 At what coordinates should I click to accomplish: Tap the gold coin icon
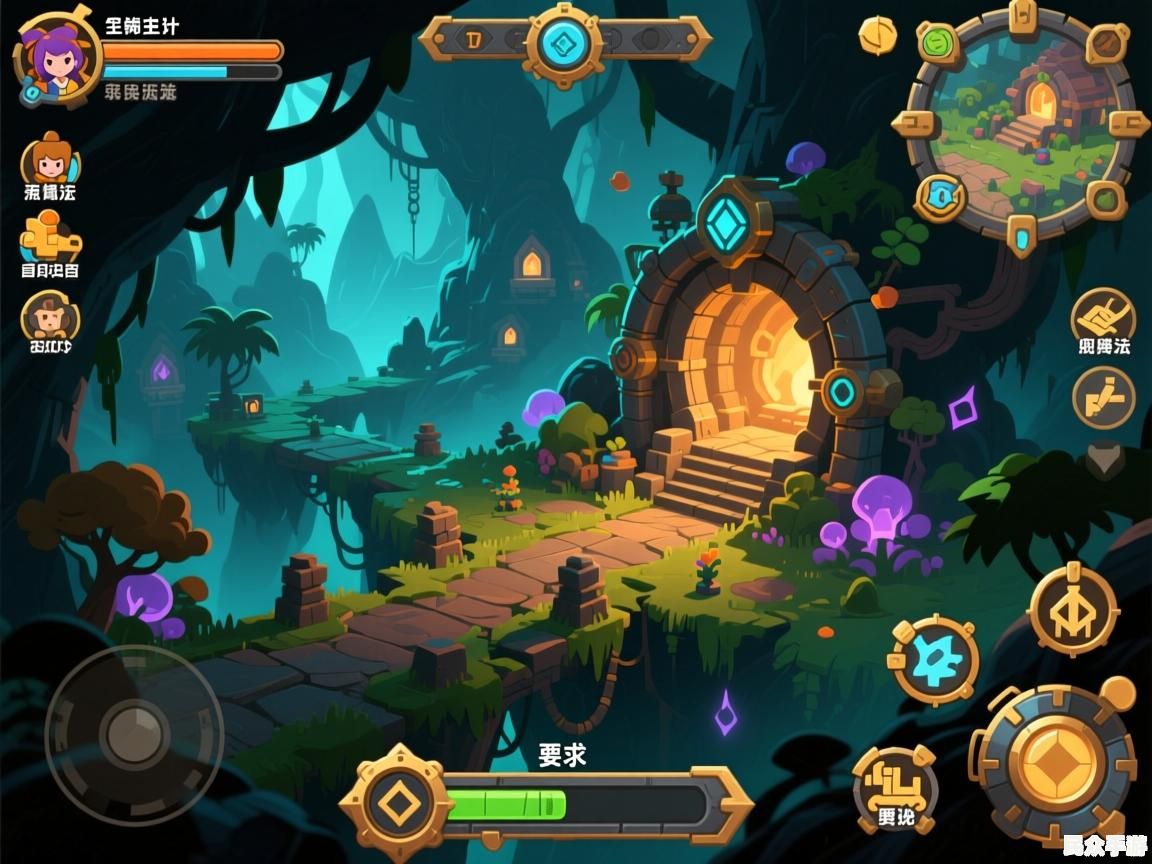pos(877,35)
